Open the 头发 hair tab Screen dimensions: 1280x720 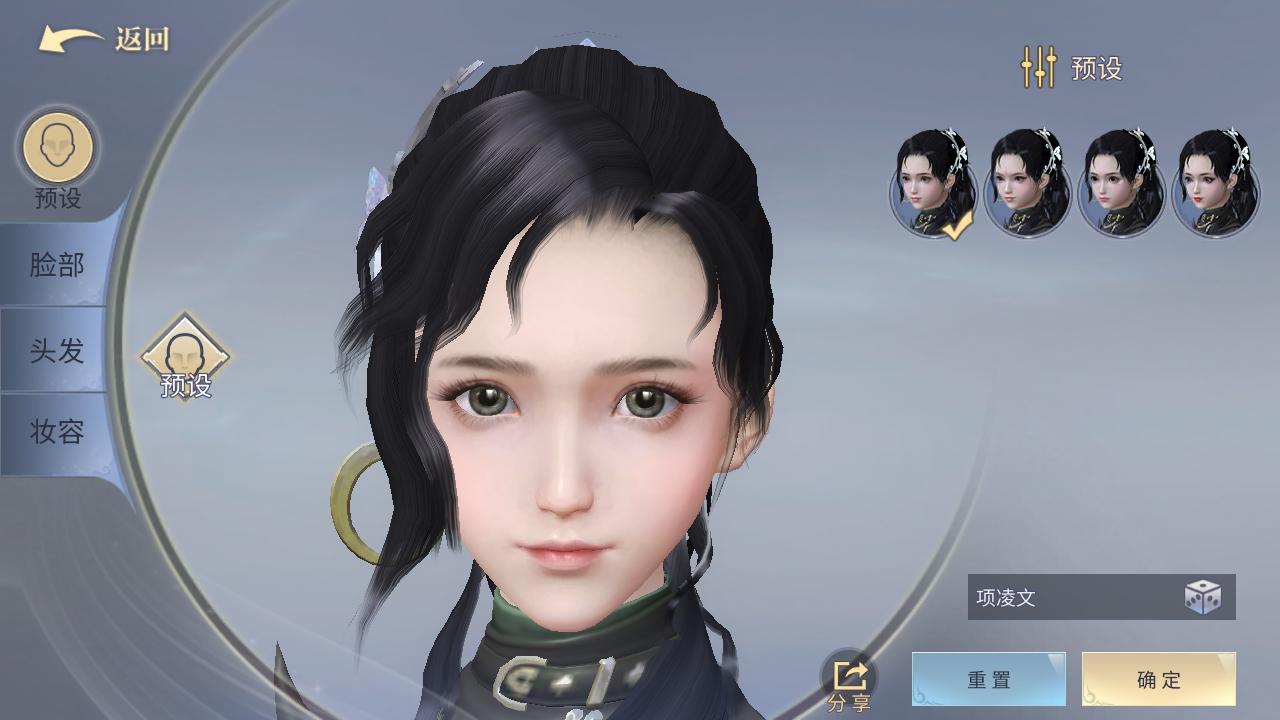click(x=56, y=351)
